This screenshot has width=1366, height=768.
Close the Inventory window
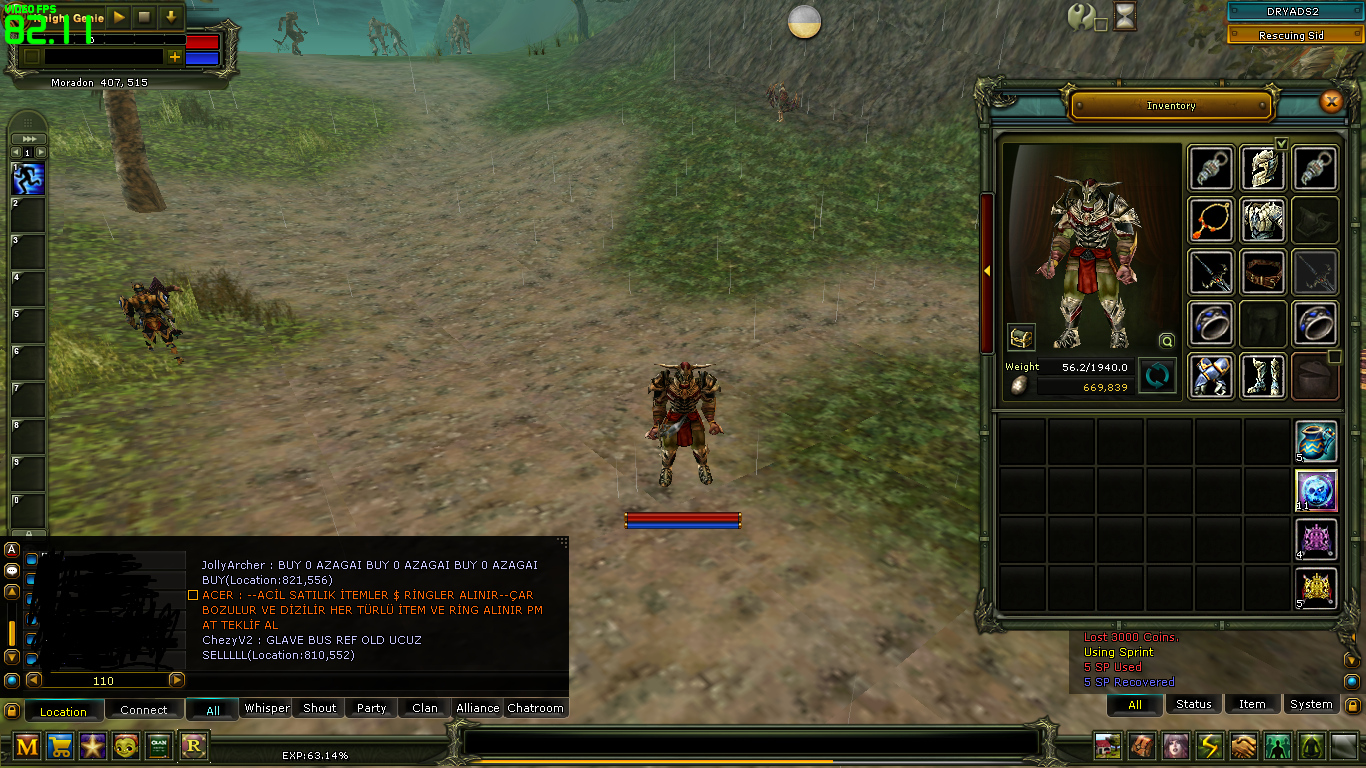(x=1331, y=101)
